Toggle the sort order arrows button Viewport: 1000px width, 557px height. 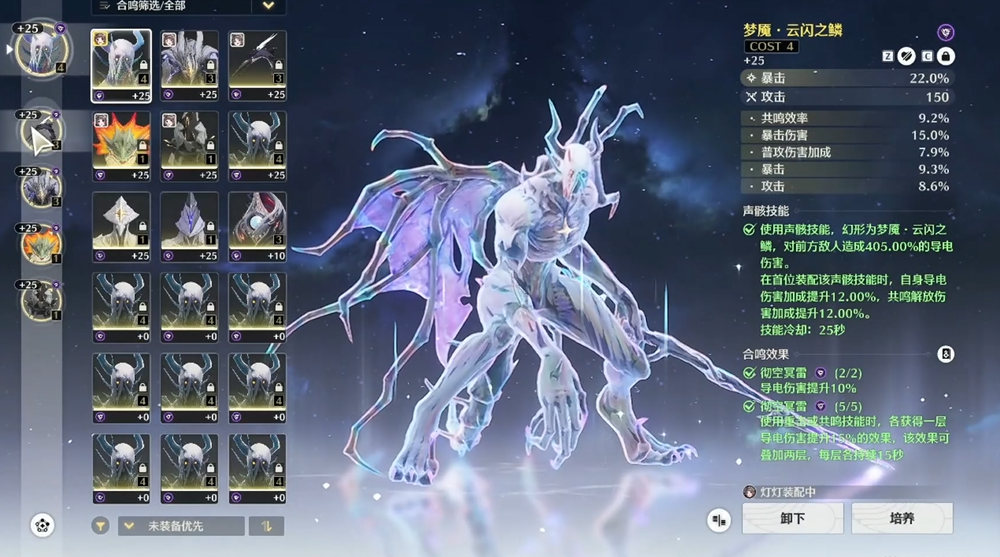267,526
